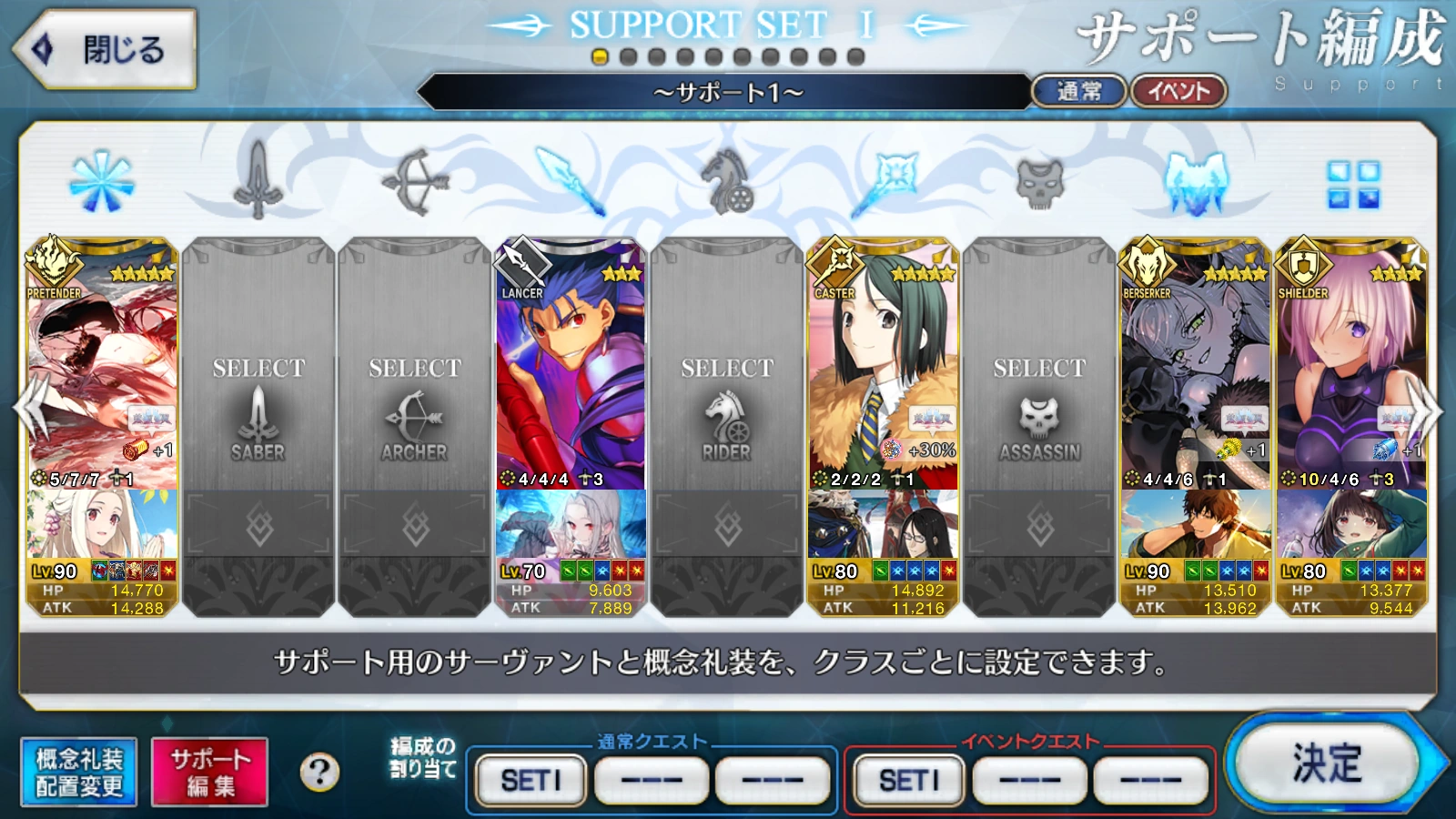Select the empty second event quest slot
1456x819 pixels.
(1027, 779)
